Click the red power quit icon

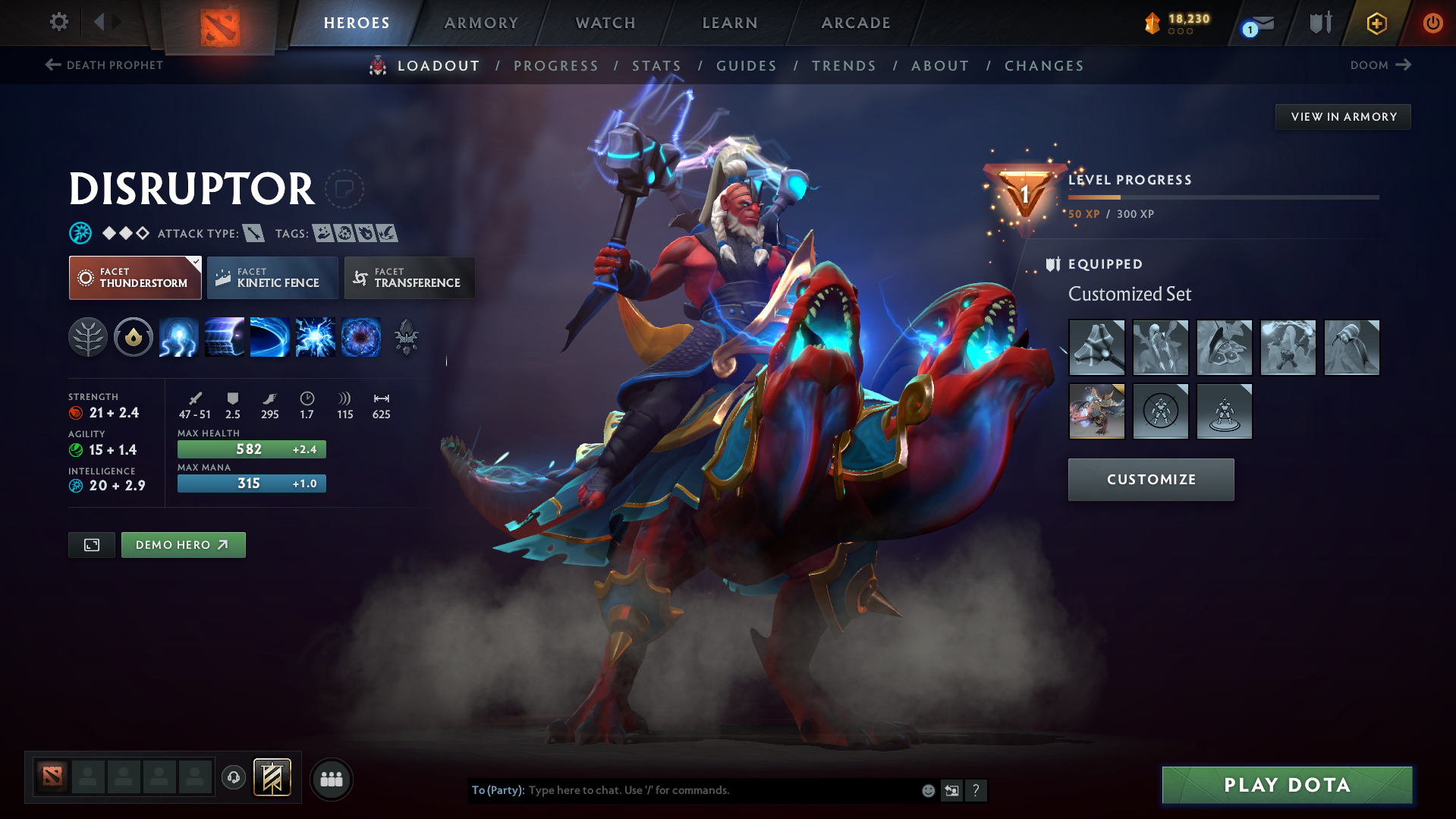[1432, 23]
